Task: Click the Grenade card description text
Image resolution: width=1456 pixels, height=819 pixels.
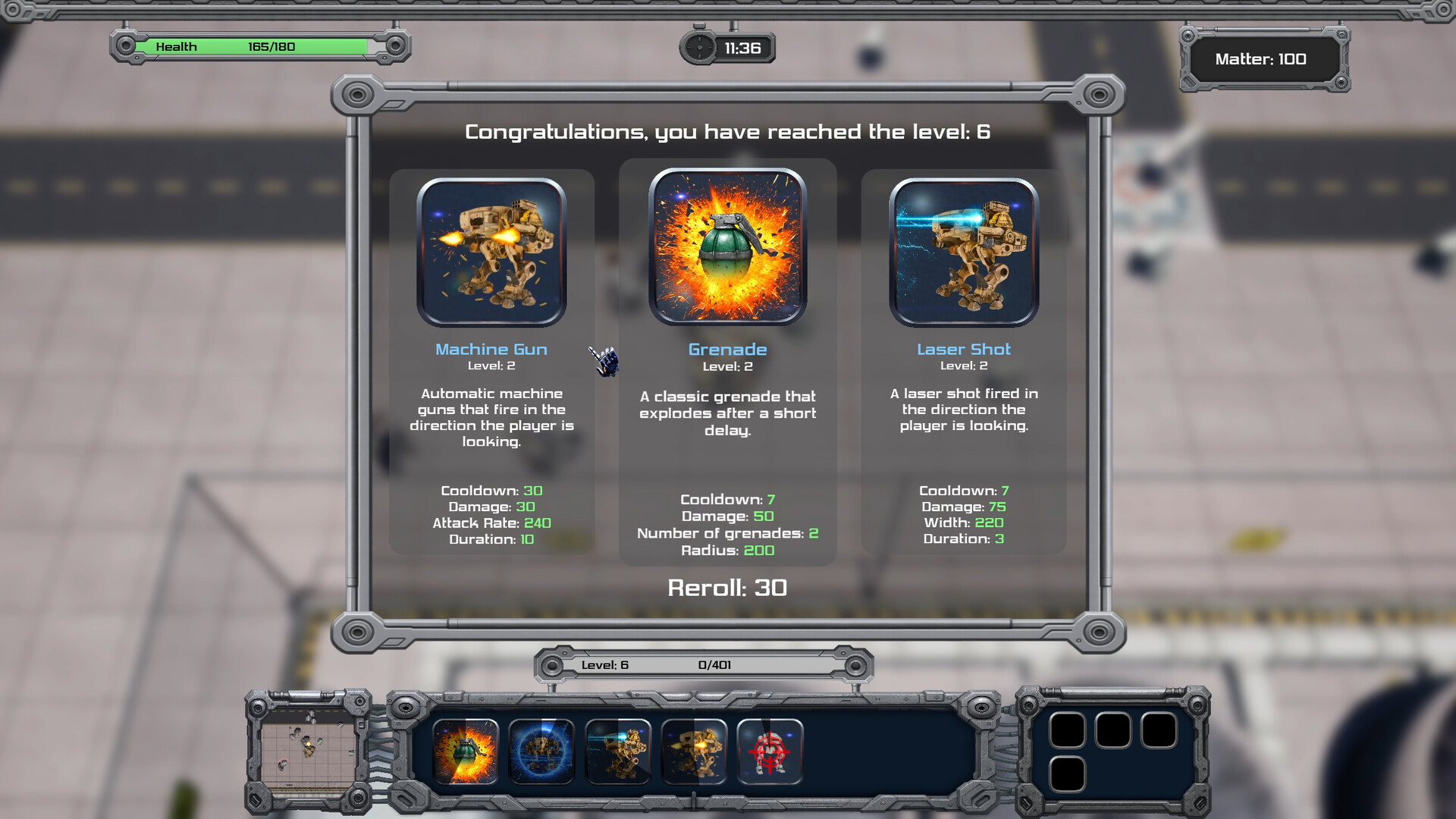Action: click(727, 413)
